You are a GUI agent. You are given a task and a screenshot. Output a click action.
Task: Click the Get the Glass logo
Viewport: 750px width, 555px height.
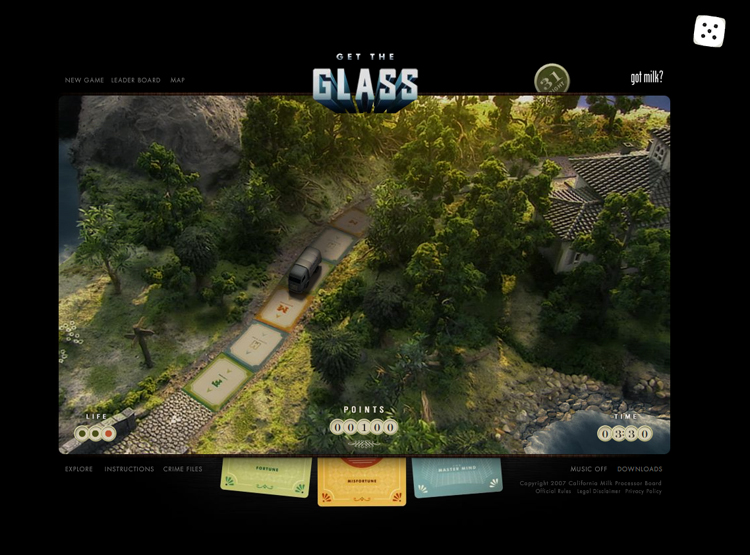[365, 80]
